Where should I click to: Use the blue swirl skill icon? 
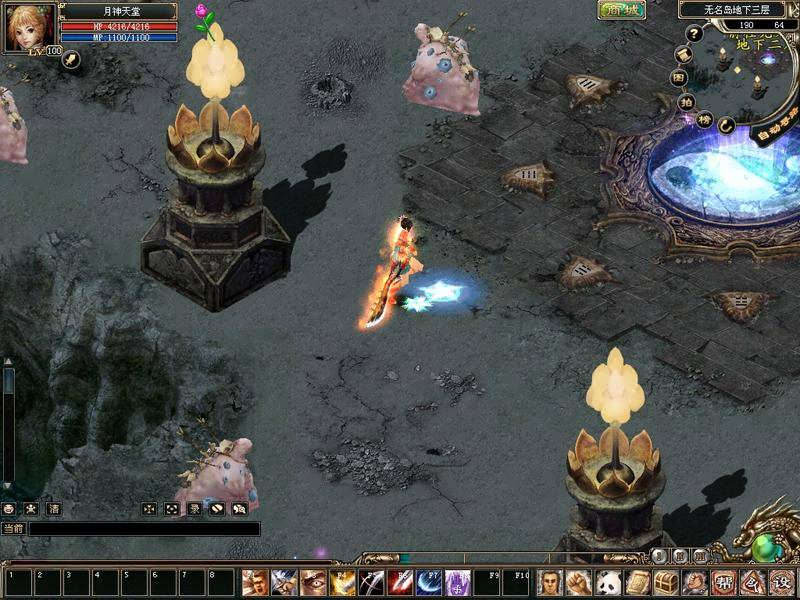[430, 582]
